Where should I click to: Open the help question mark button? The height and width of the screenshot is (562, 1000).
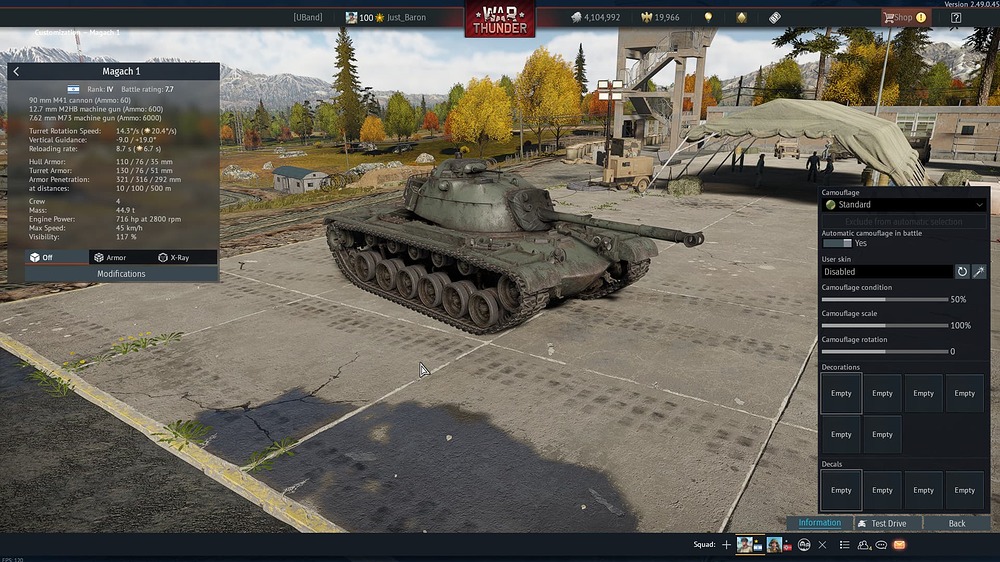956,17
